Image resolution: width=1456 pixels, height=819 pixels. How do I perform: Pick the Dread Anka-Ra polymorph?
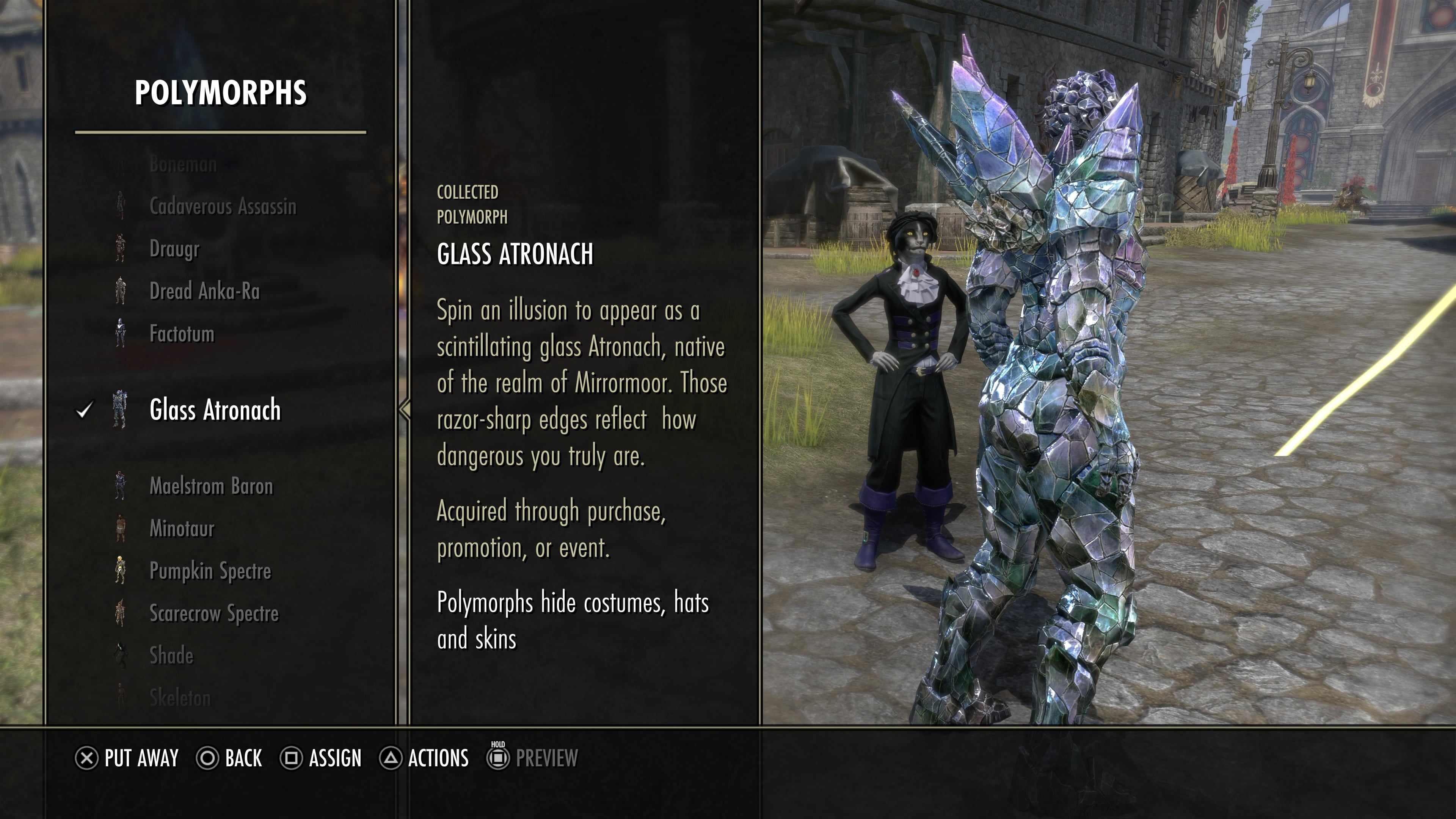(205, 291)
